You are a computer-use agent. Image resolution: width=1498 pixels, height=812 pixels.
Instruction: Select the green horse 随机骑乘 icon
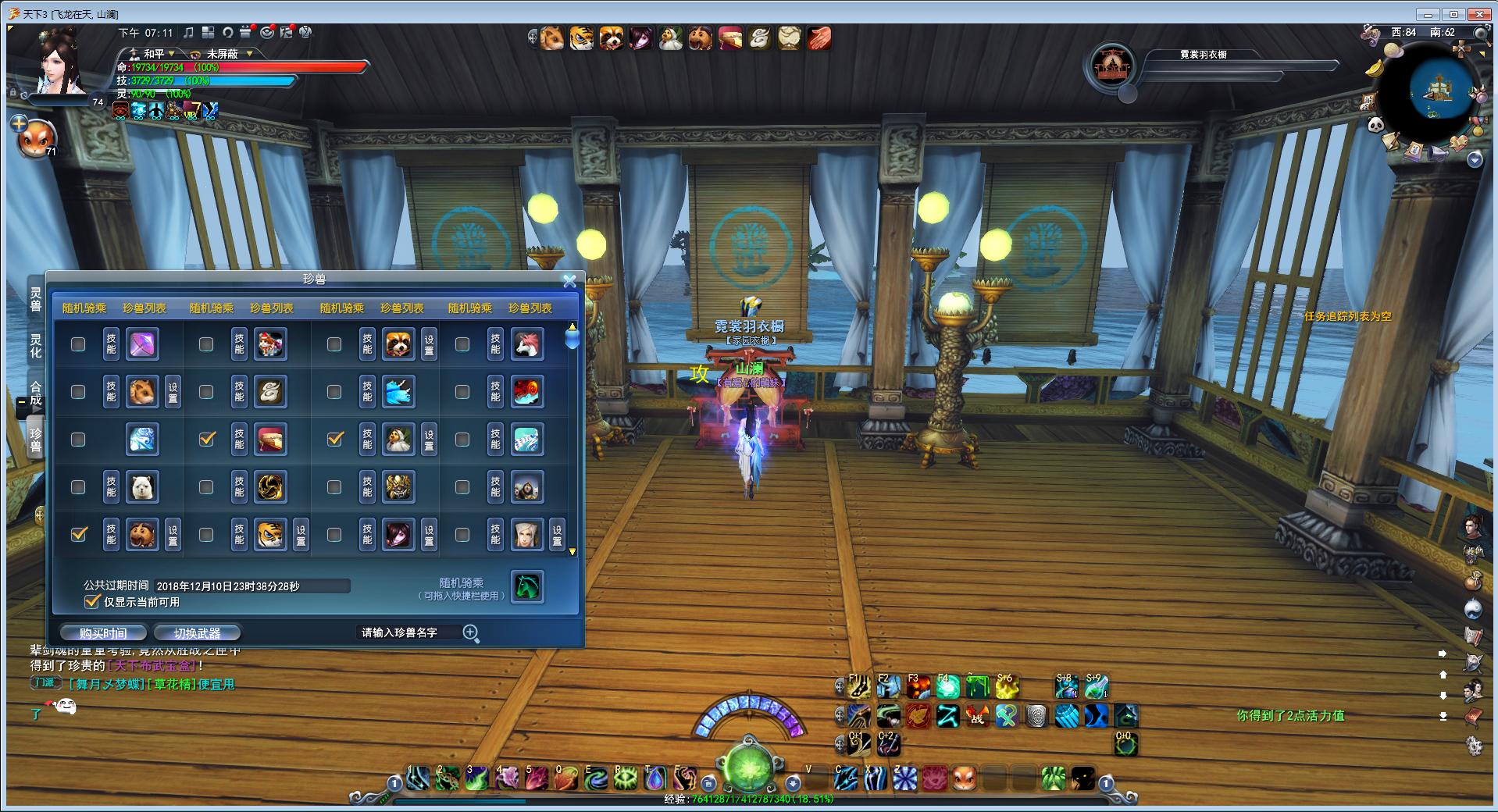tap(527, 587)
